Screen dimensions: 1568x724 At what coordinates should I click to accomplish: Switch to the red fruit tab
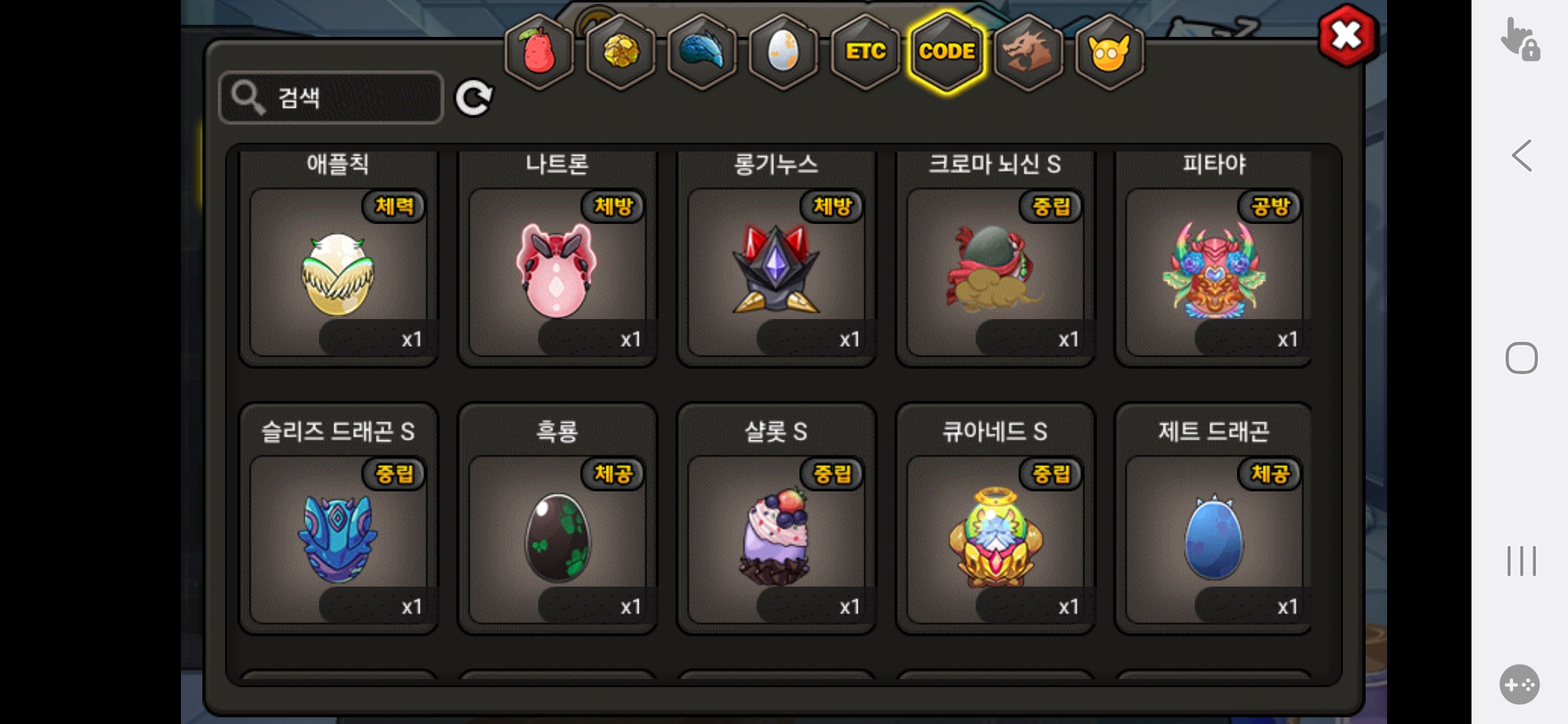point(539,52)
